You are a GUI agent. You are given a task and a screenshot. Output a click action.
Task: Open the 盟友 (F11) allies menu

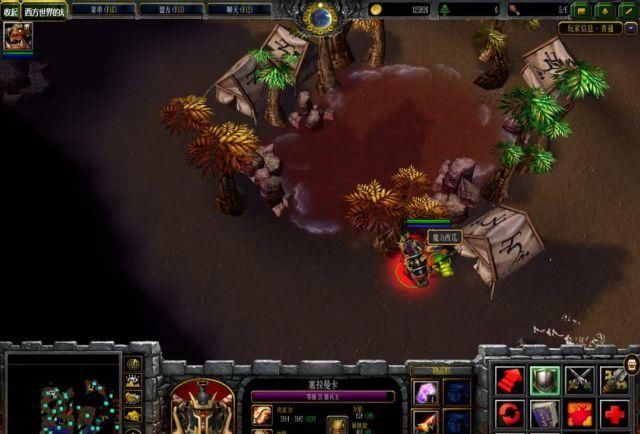click(170, 9)
